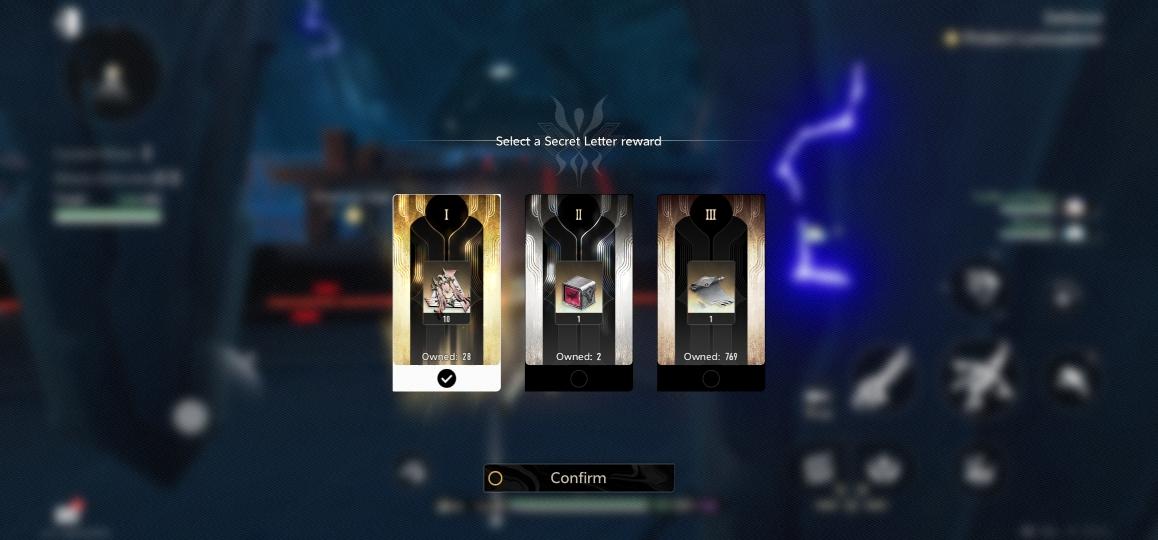The width and height of the screenshot is (1158, 540).
Task: Toggle the checkmark under card I
Action: pos(447,379)
